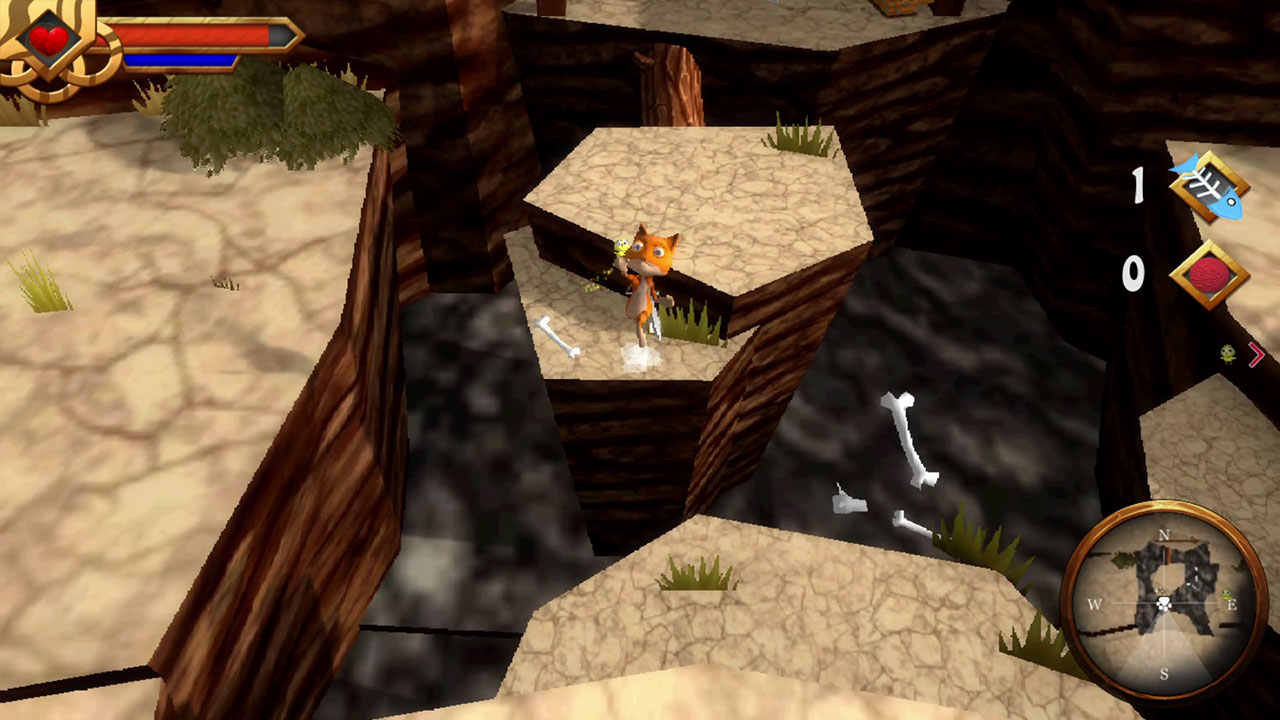Expand the red chevron arrow panel
The image size is (1280, 720).
click(1258, 354)
